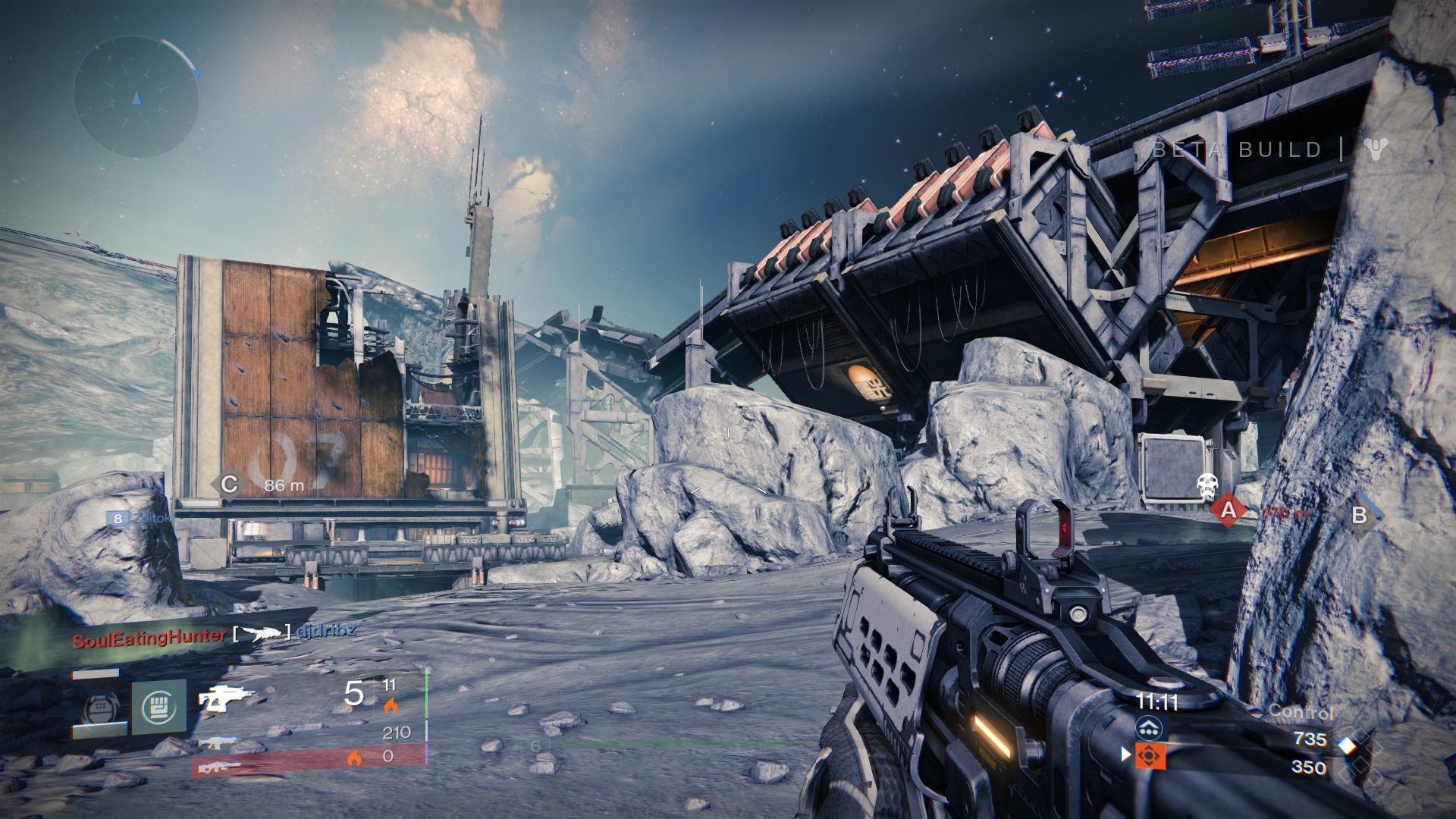Select the red control point A marker
This screenshot has width=1456, height=819.
pos(1228,510)
